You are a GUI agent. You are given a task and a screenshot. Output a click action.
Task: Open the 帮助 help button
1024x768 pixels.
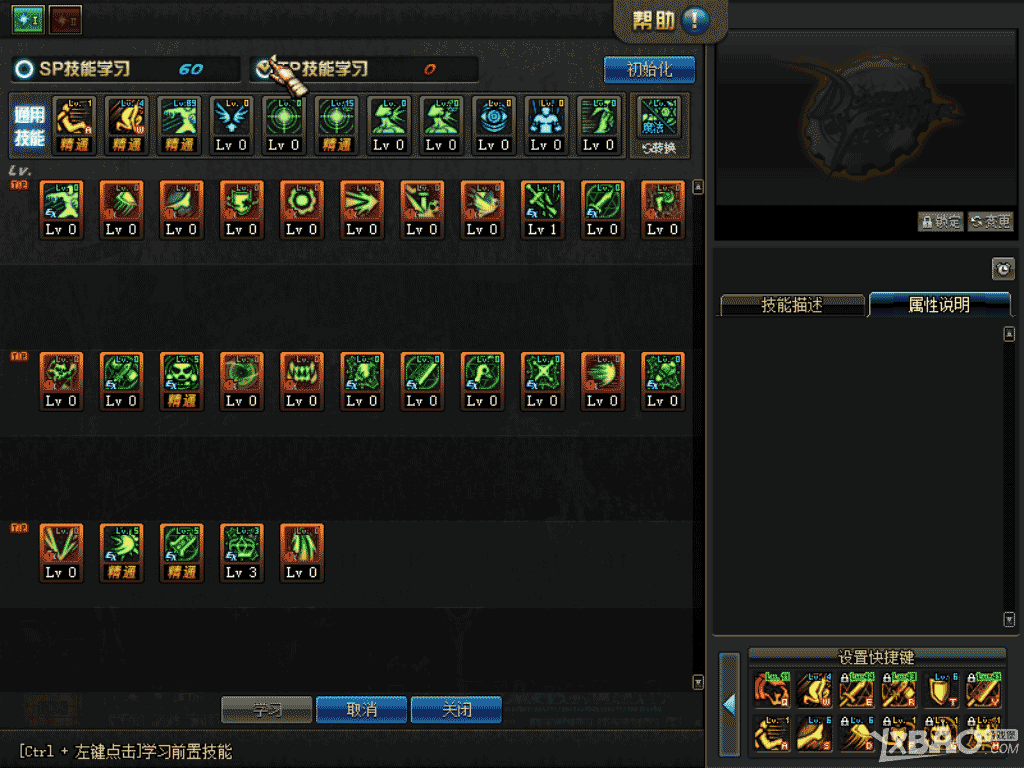pyautogui.click(x=670, y=21)
